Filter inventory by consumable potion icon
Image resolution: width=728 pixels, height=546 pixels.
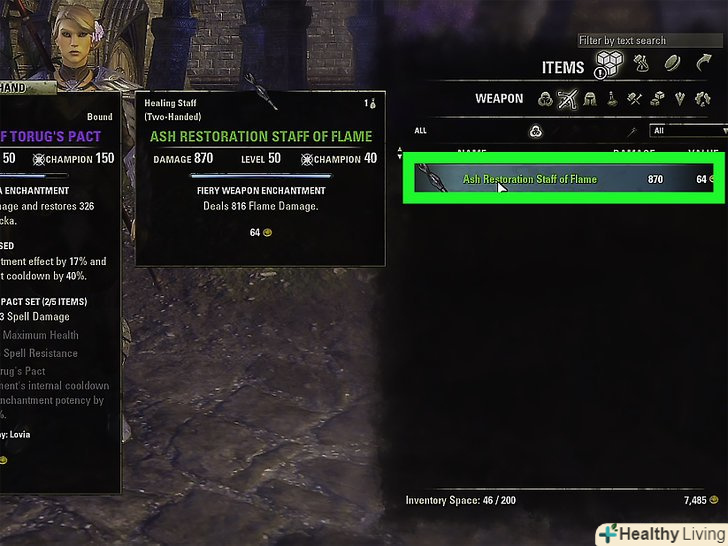612,99
